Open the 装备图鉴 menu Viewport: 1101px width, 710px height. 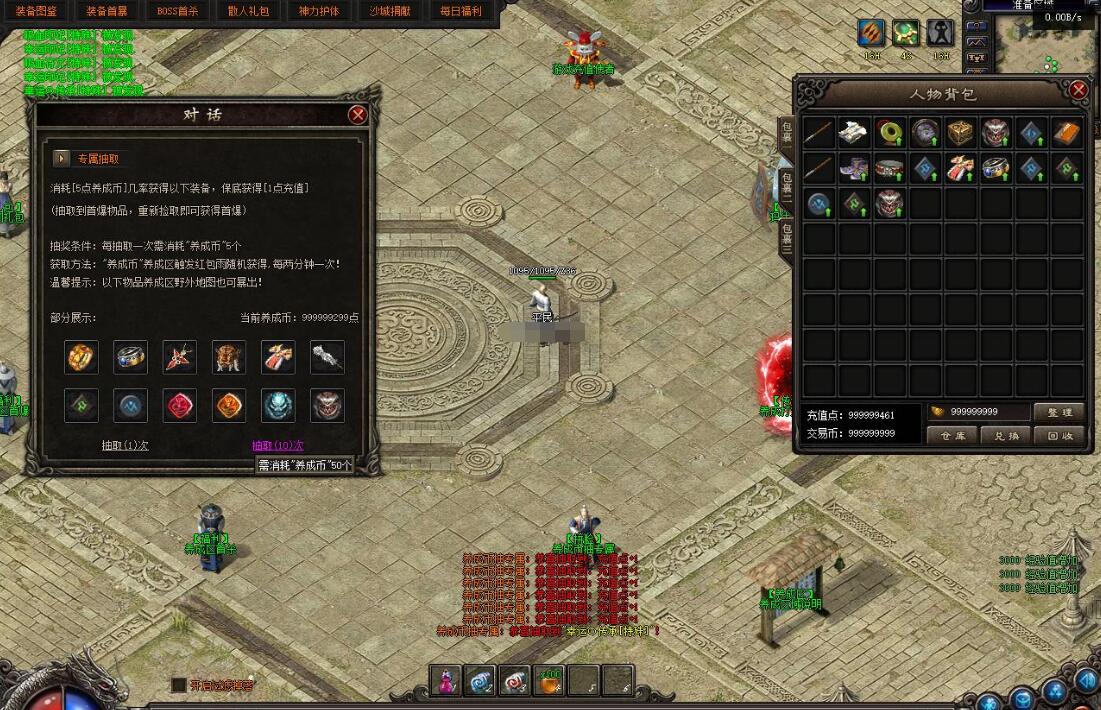38,11
